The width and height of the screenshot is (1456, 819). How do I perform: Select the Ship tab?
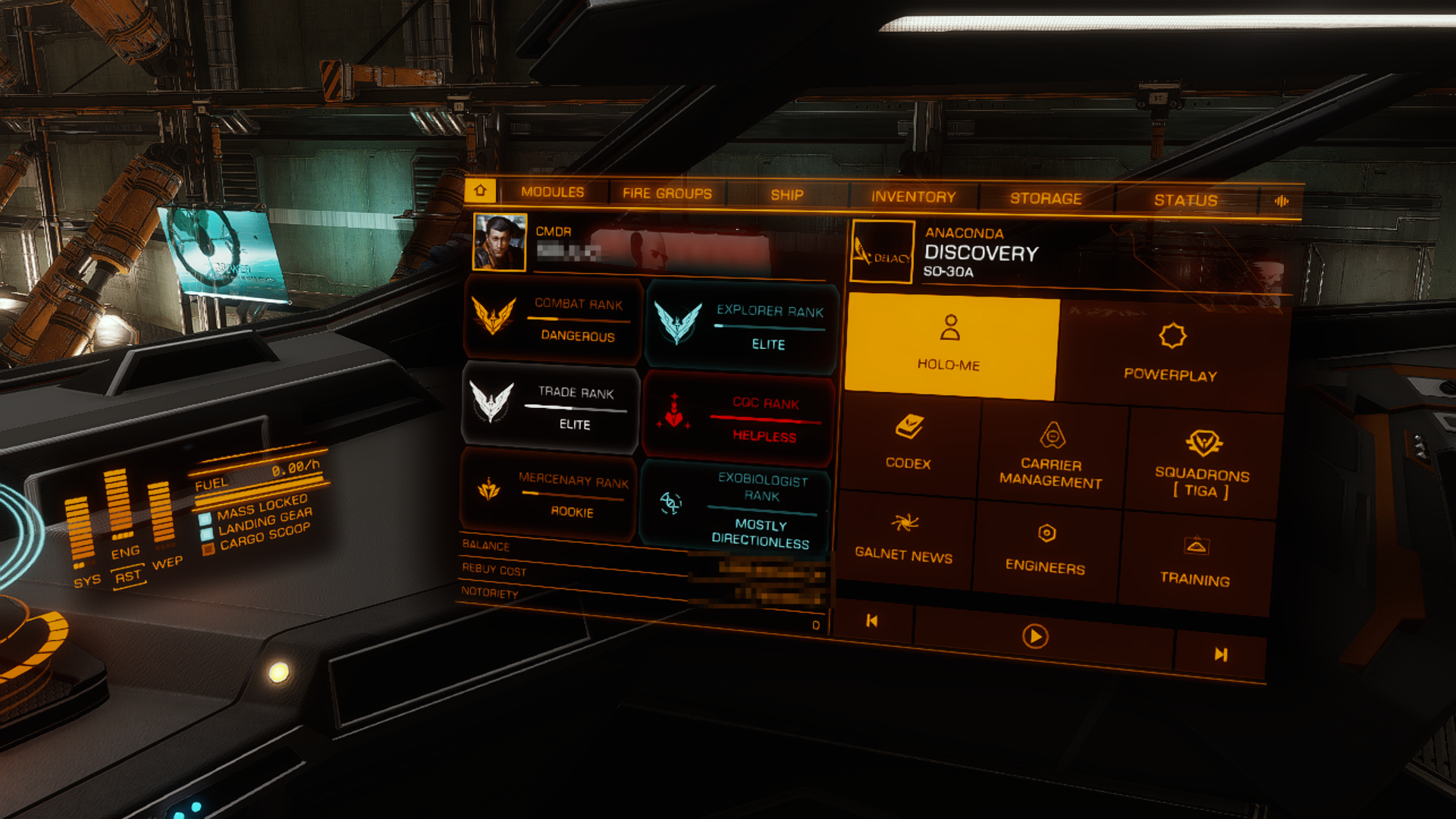tap(786, 195)
